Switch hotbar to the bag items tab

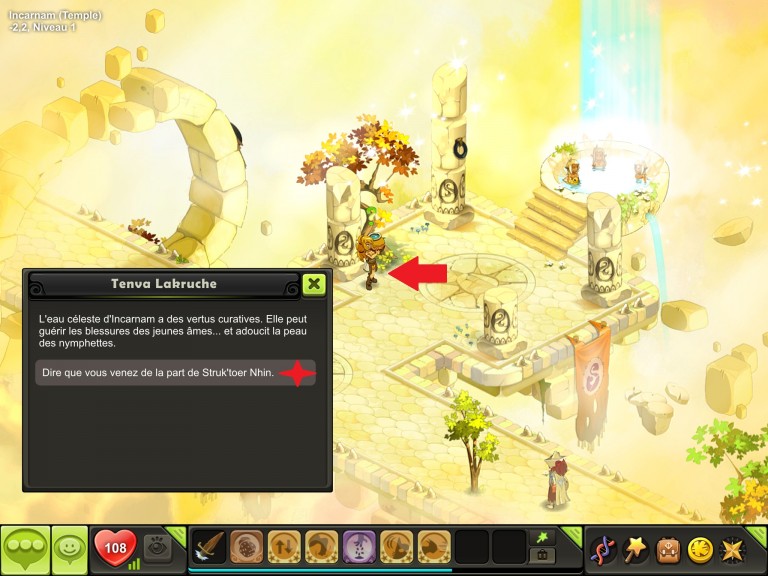[543, 556]
